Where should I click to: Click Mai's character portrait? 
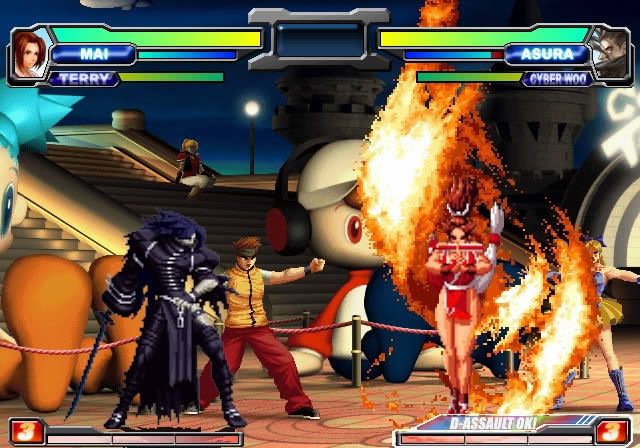[29, 54]
